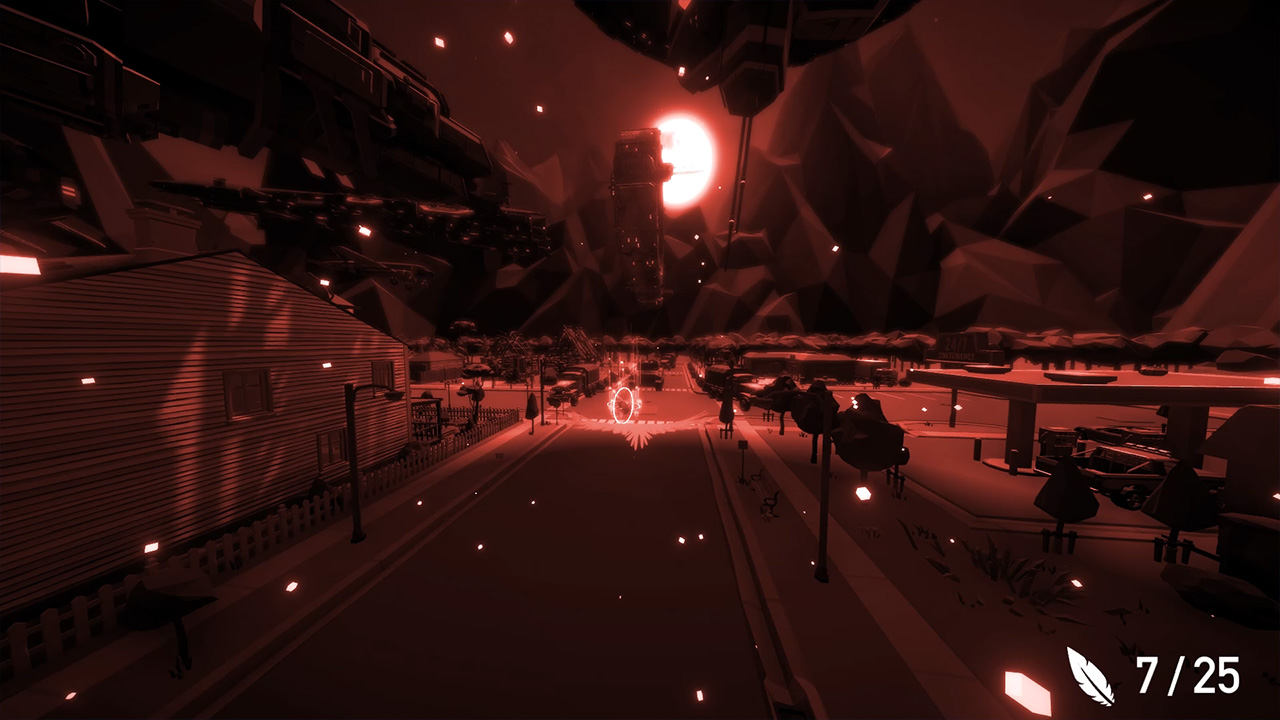Select the feather count 7 / 25 text
The width and height of the screenshot is (1280, 720).
pyautogui.click(x=1185, y=677)
